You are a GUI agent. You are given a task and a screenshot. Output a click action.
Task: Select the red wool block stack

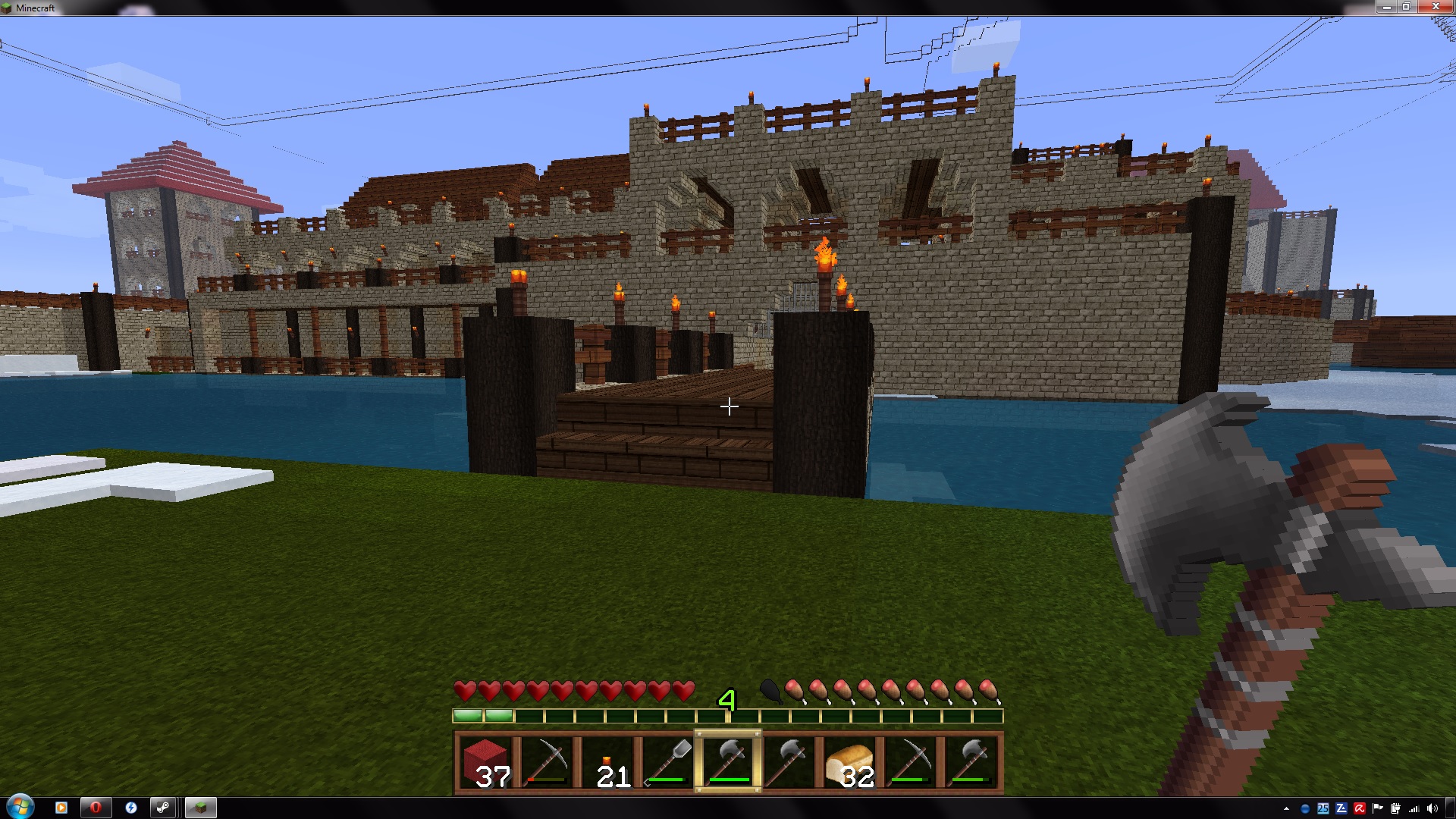point(485,762)
